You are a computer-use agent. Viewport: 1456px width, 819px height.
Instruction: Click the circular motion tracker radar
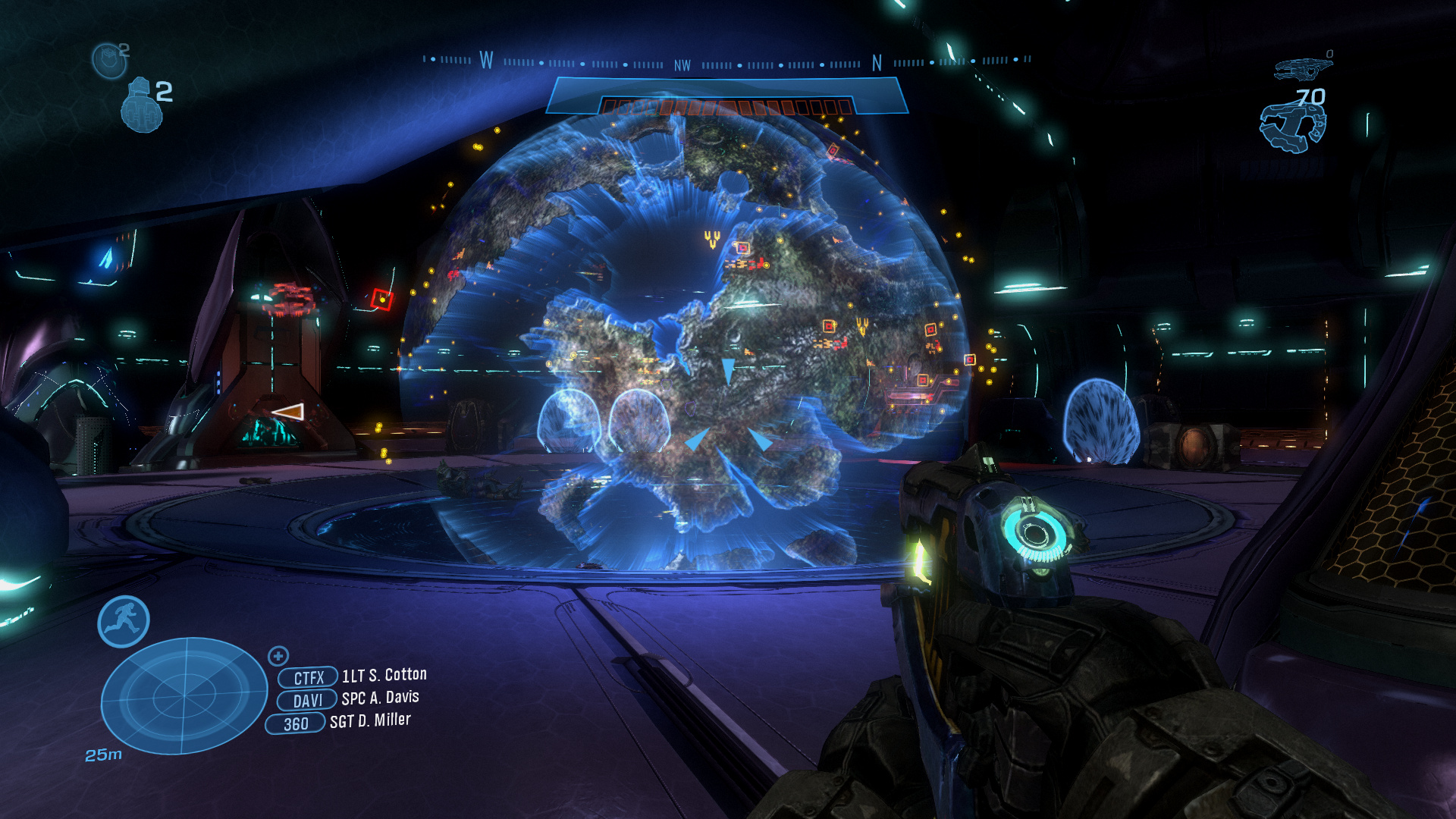[184, 695]
